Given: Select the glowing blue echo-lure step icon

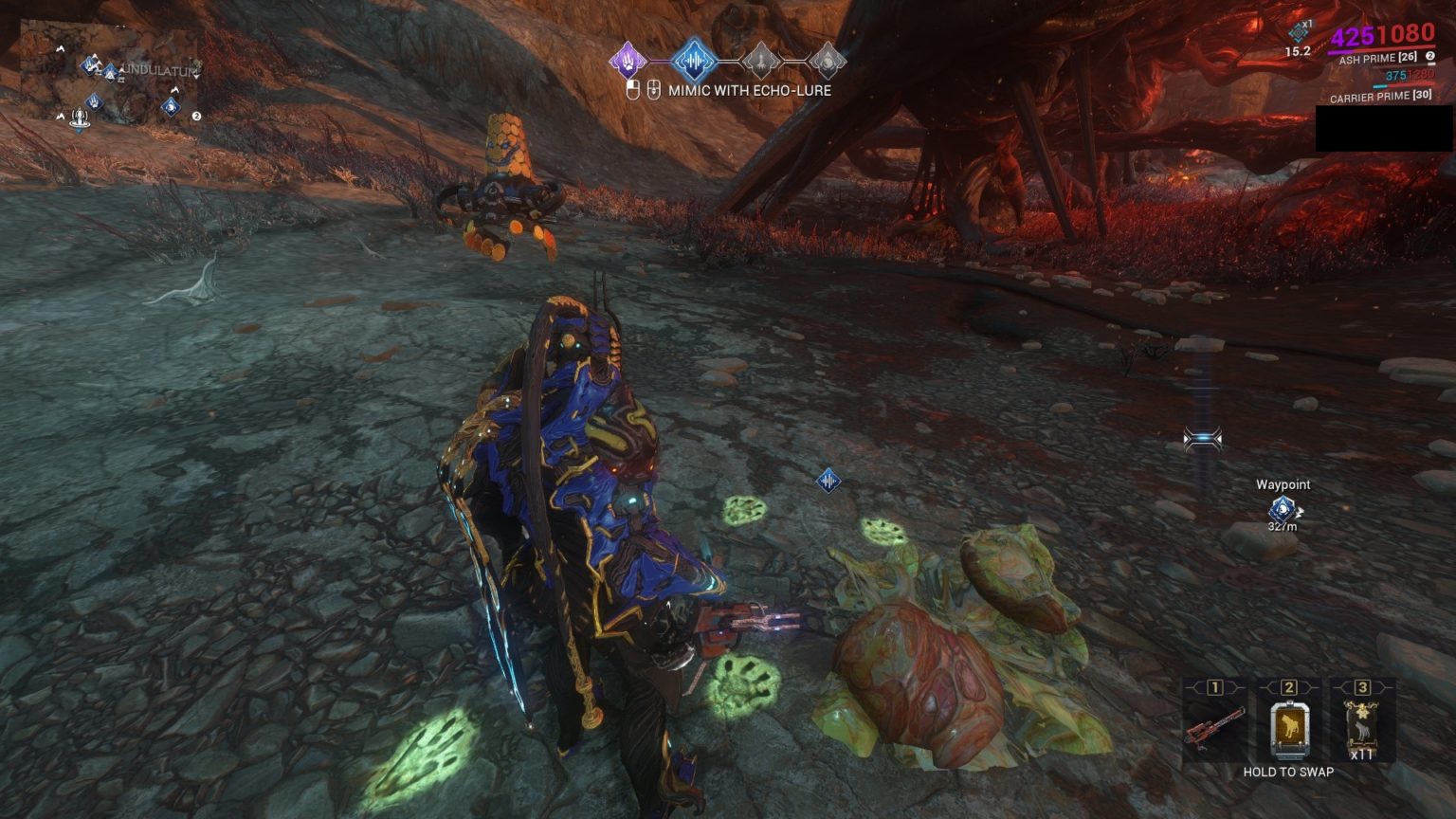Looking at the screenshot, I should [x=693, y=61].
